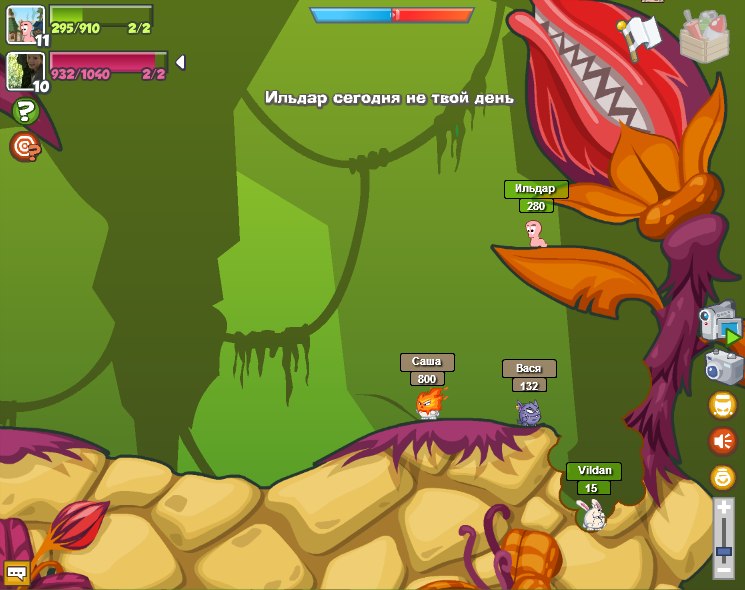Click the yellow round button below speaker
Screen dimensions: 745x590
click(x=722, y=477)
